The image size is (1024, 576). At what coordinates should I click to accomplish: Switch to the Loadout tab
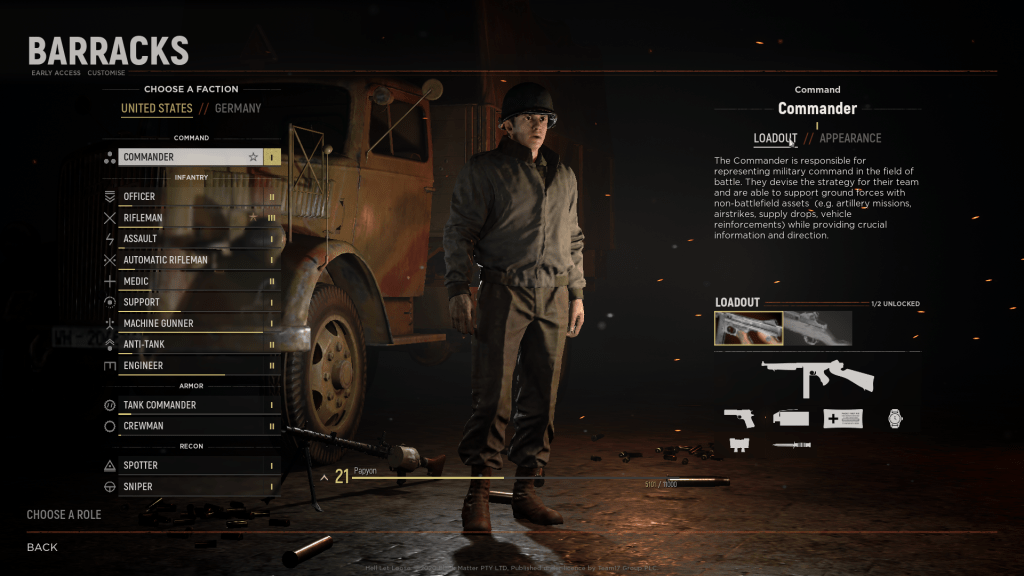tap(775, 138)
